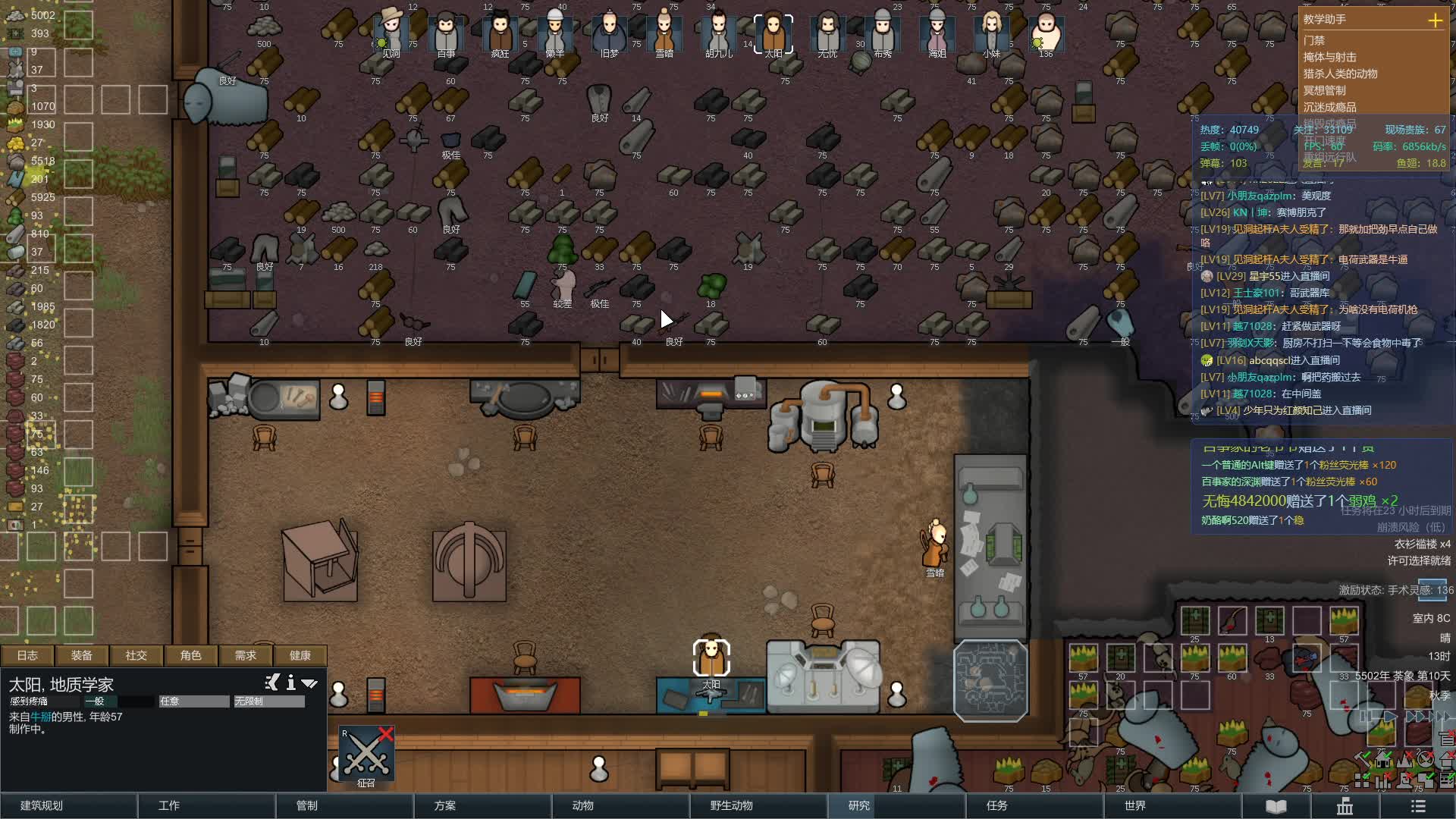The width and height of the screenshot is (1456, 819).
Task: Switch to the 装备 gear tab
Action: pos(82,655)
